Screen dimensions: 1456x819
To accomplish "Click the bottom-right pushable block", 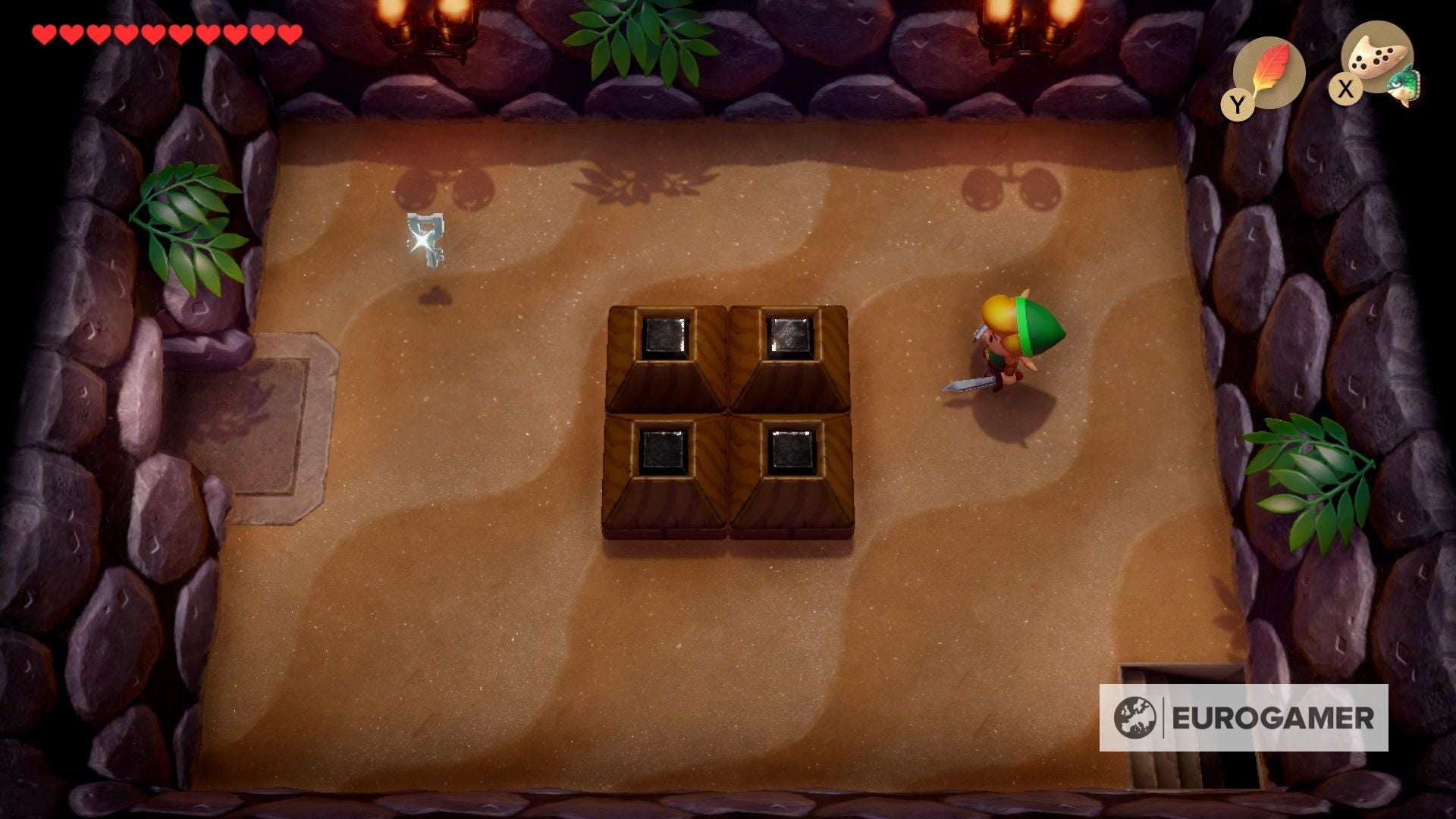I will 789,478.
